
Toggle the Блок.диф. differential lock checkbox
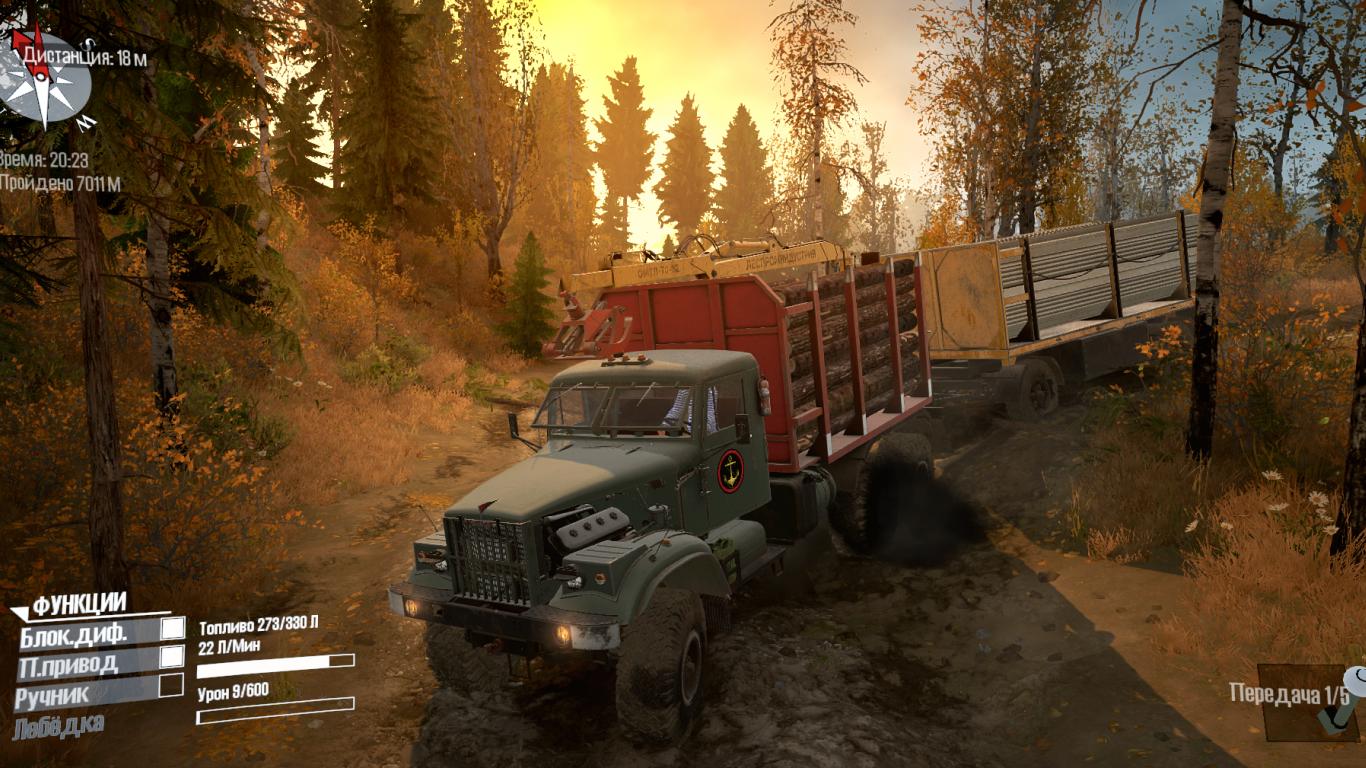173,628
